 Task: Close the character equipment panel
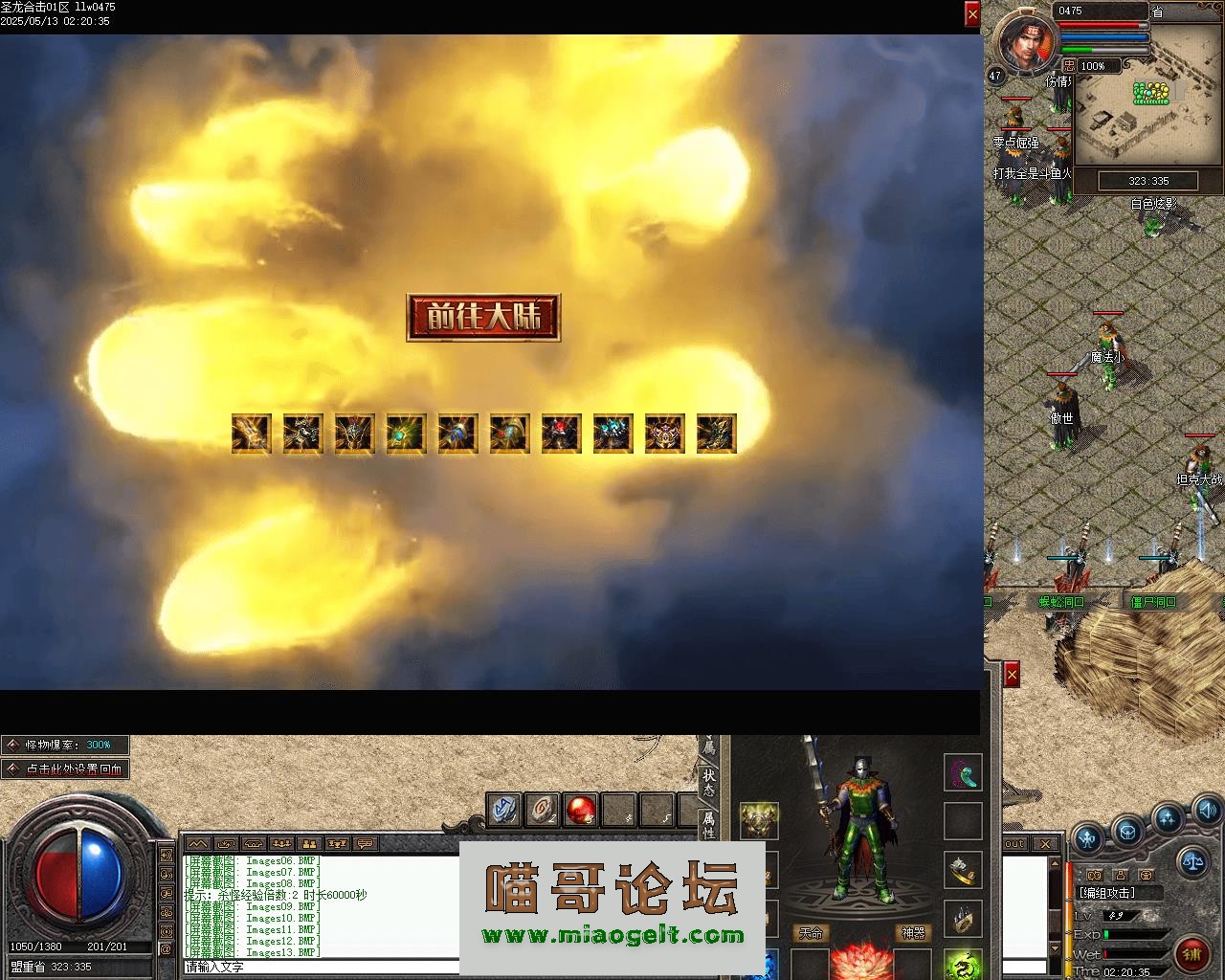[x=1011, y=675]
